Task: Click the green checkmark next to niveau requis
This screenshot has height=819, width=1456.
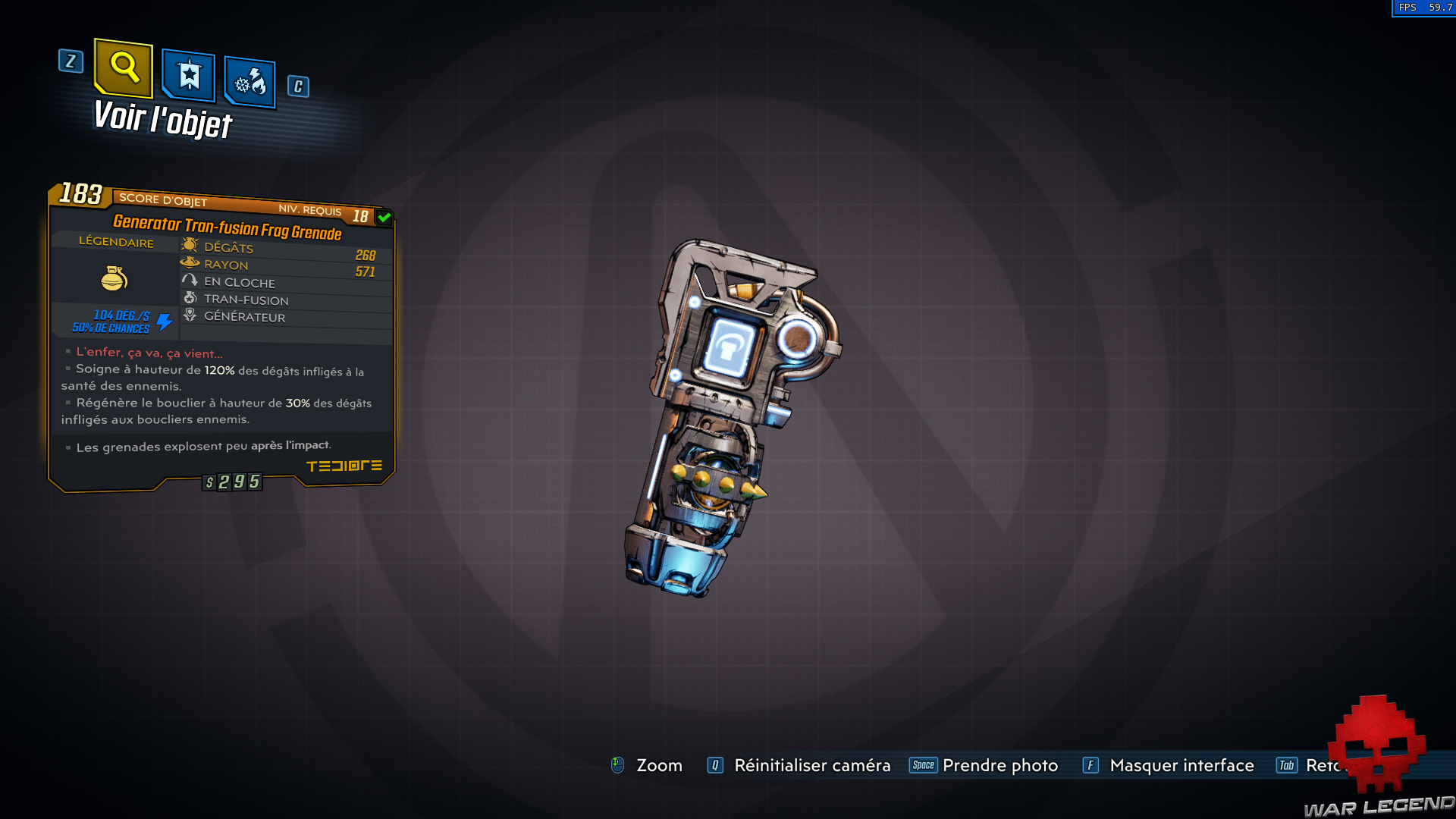Action: tap(385, 216)
